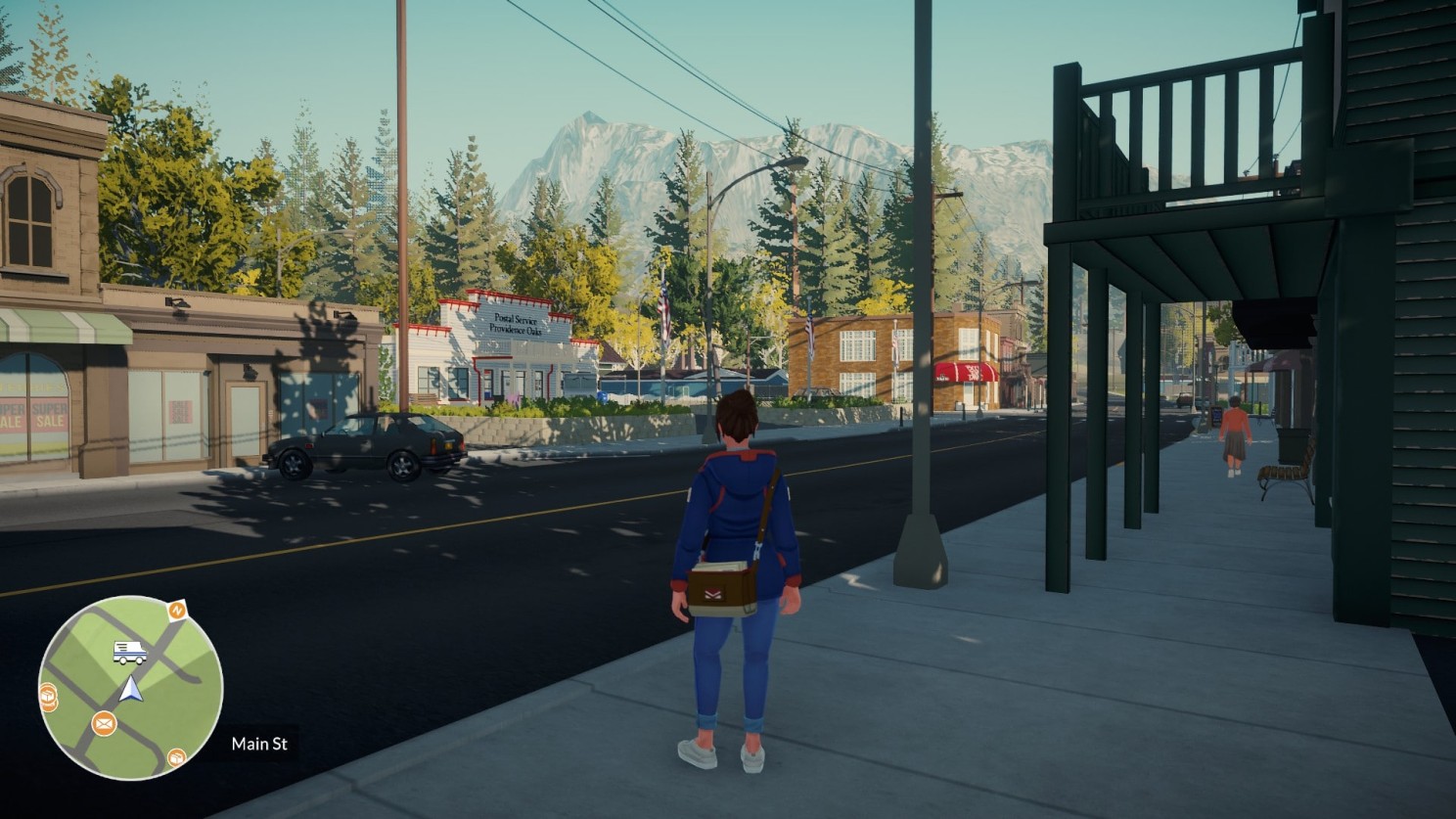Click the blue round road sign near the post office

(x=602, y=396)
